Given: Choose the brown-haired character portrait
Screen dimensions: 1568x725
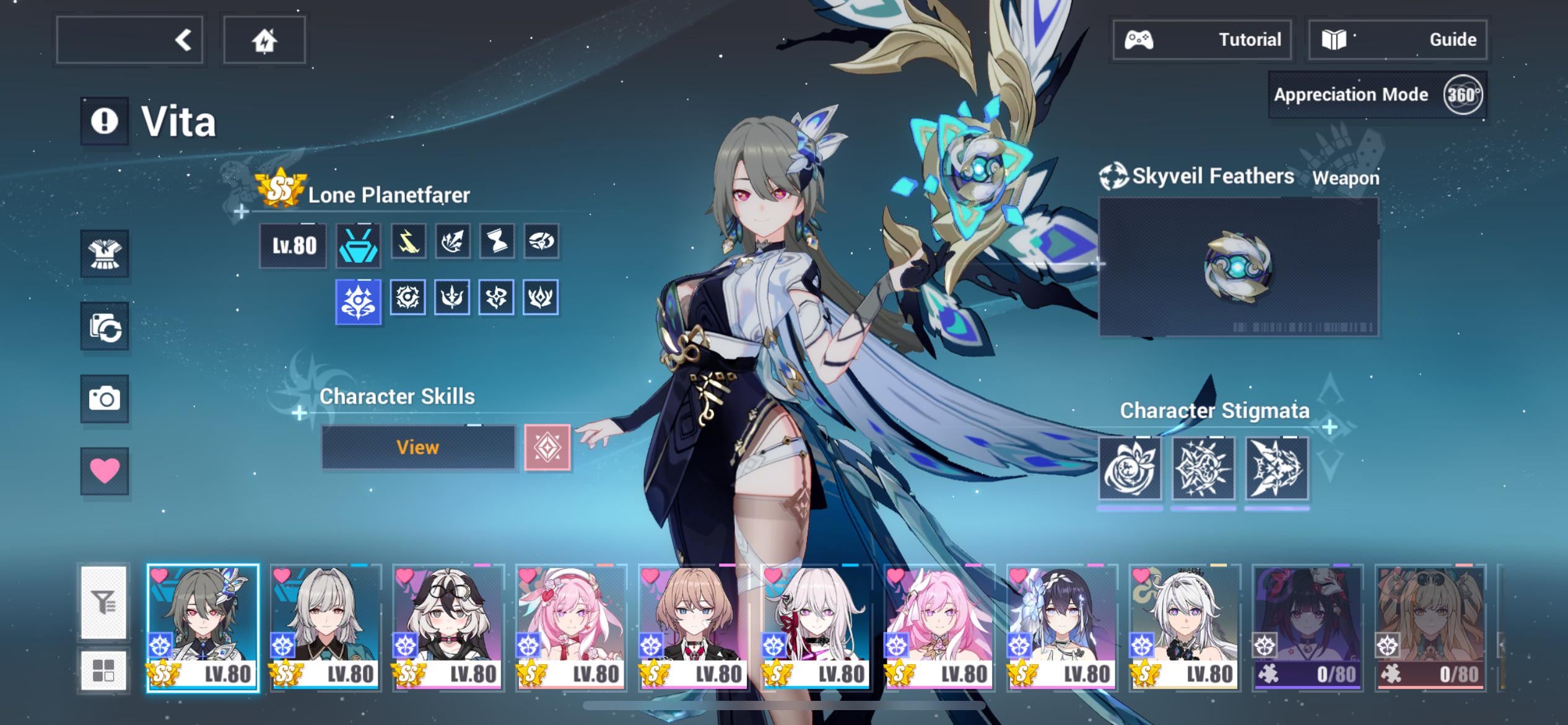Looking at the screenshot, I should [x=692, y=627].
